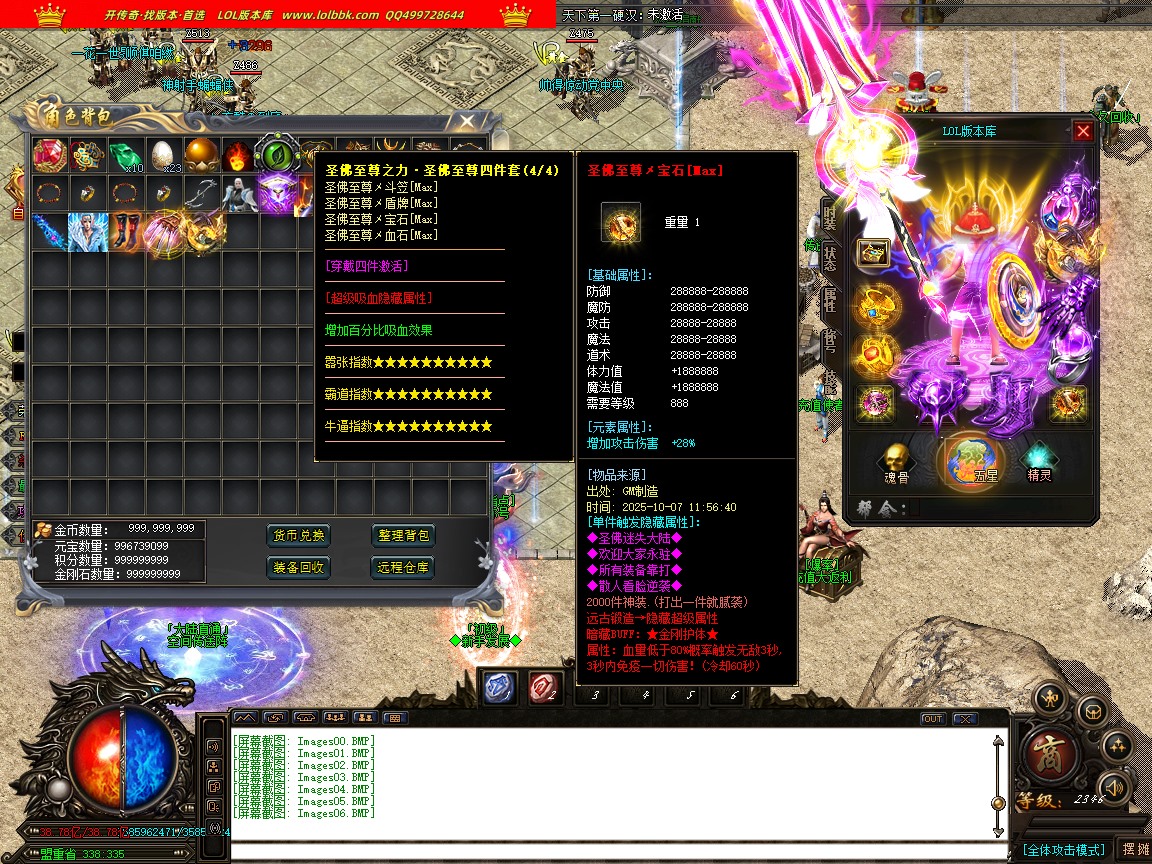
Task: Use the red skill in hotbar slot 2
Action: tap(544, 686)
